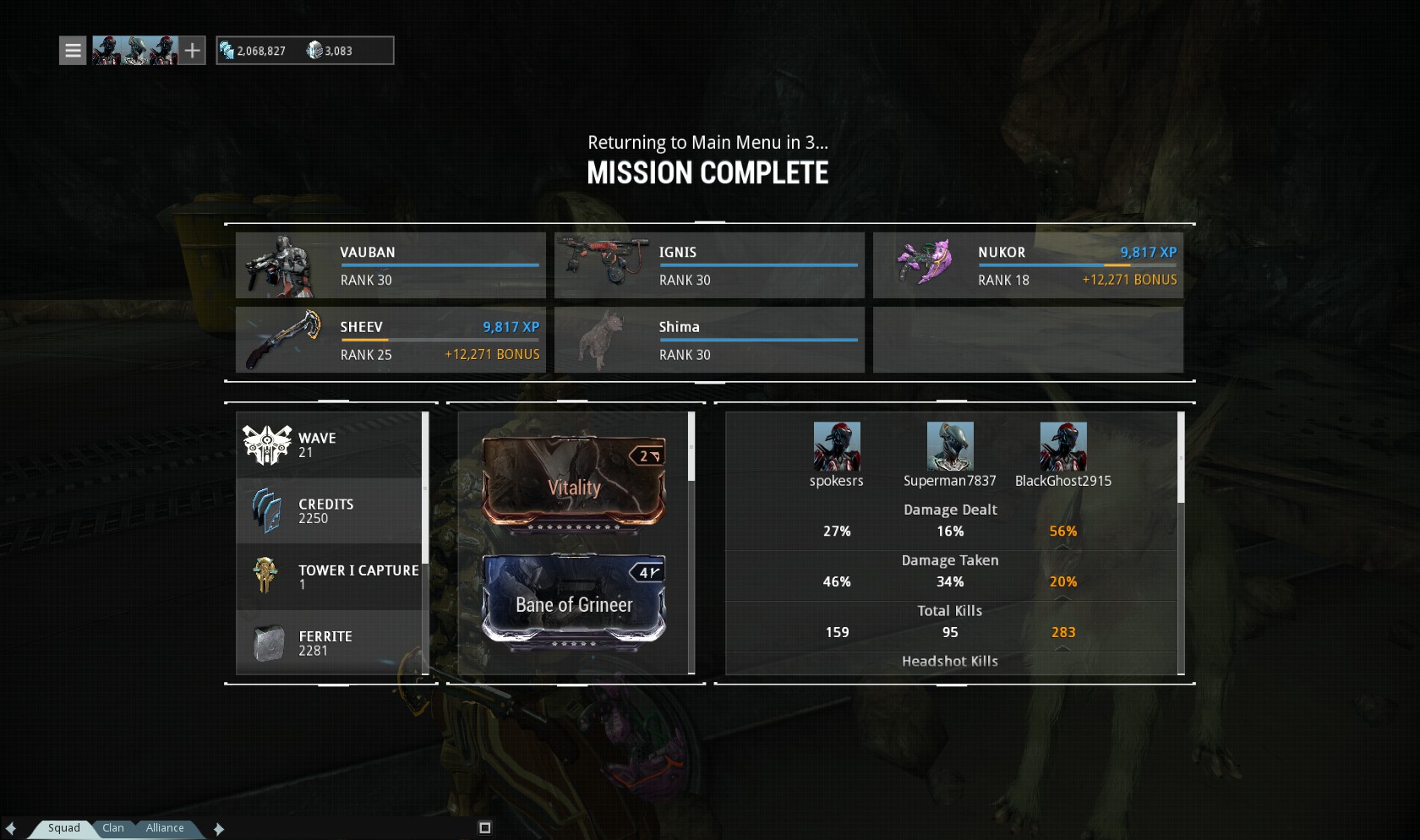Viewport: 1420px width, 840px height.
Task: Choose the Nukor weapon panel
Action: (x=1028, y=265)
